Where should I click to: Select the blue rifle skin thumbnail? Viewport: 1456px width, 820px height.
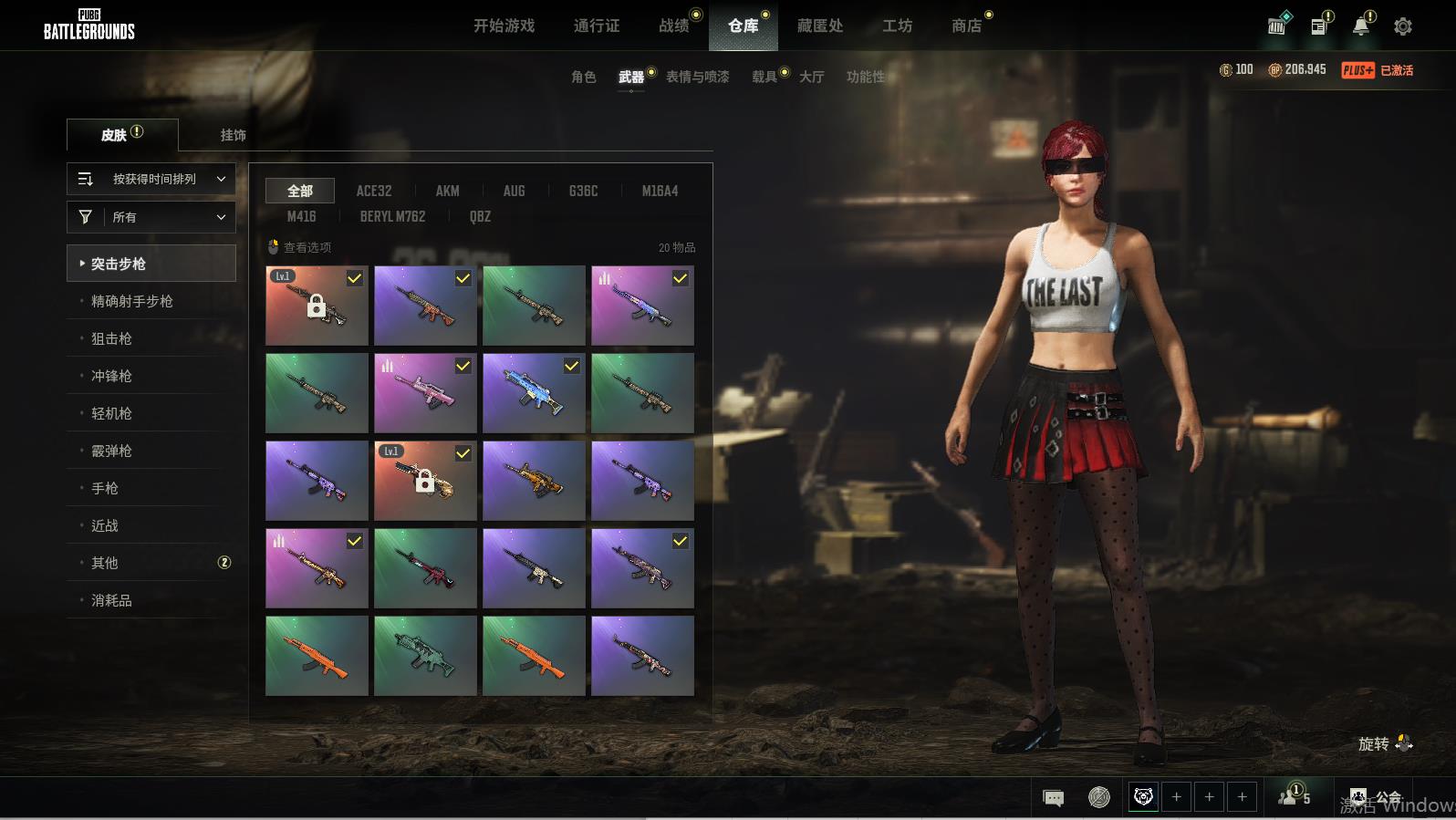click(x=534, y=393)
